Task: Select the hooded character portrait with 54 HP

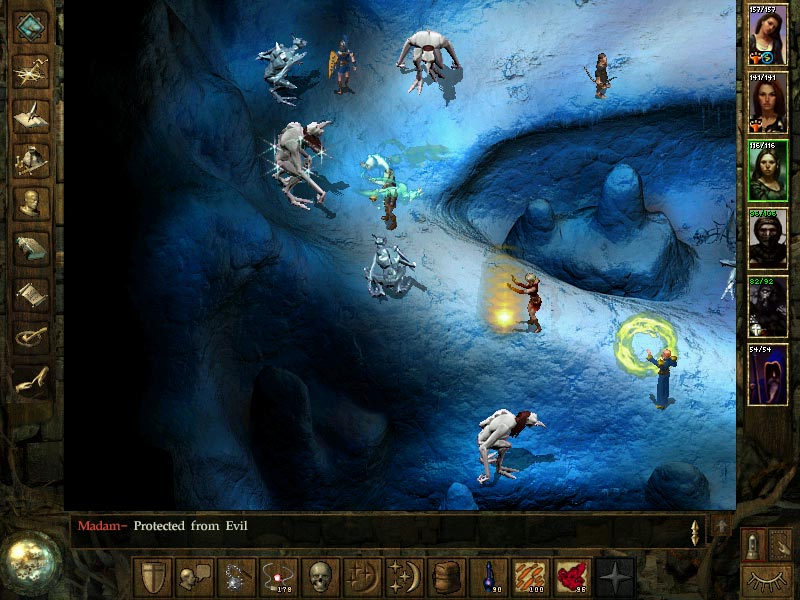Action: (x=768, y=376)
